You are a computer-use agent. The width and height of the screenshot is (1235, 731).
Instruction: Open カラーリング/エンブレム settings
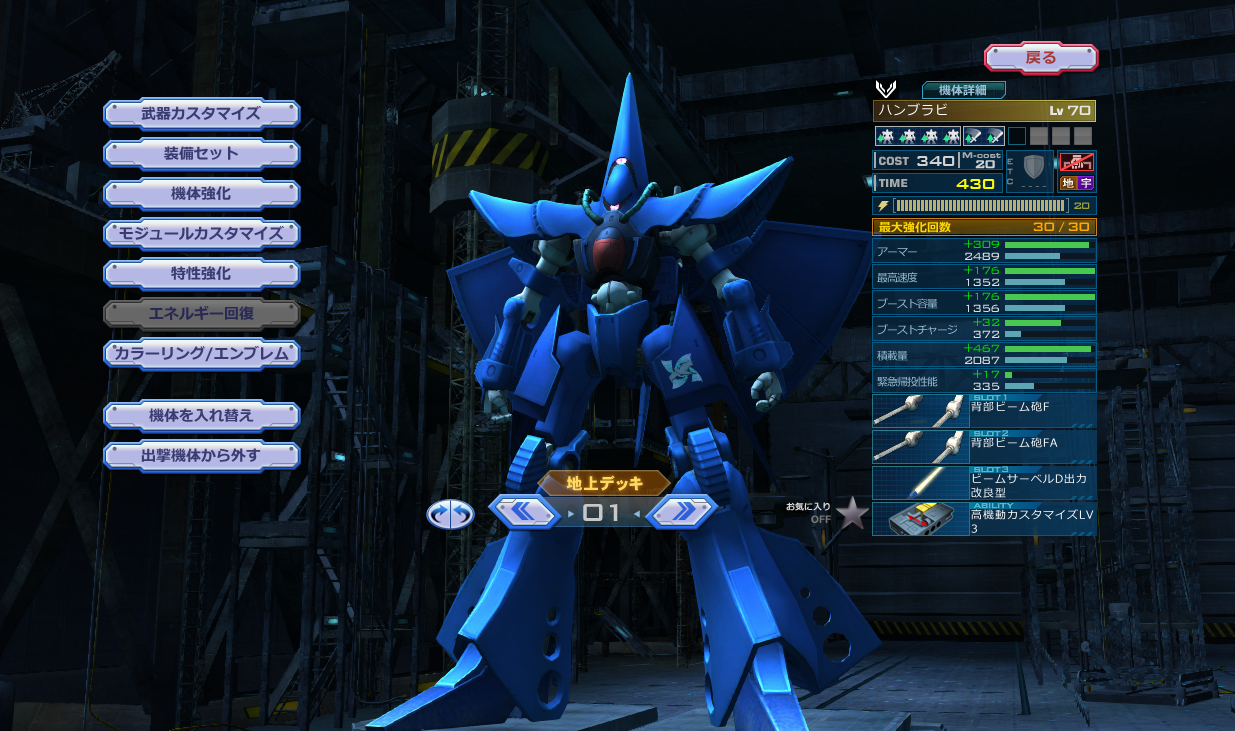(201, 353)
